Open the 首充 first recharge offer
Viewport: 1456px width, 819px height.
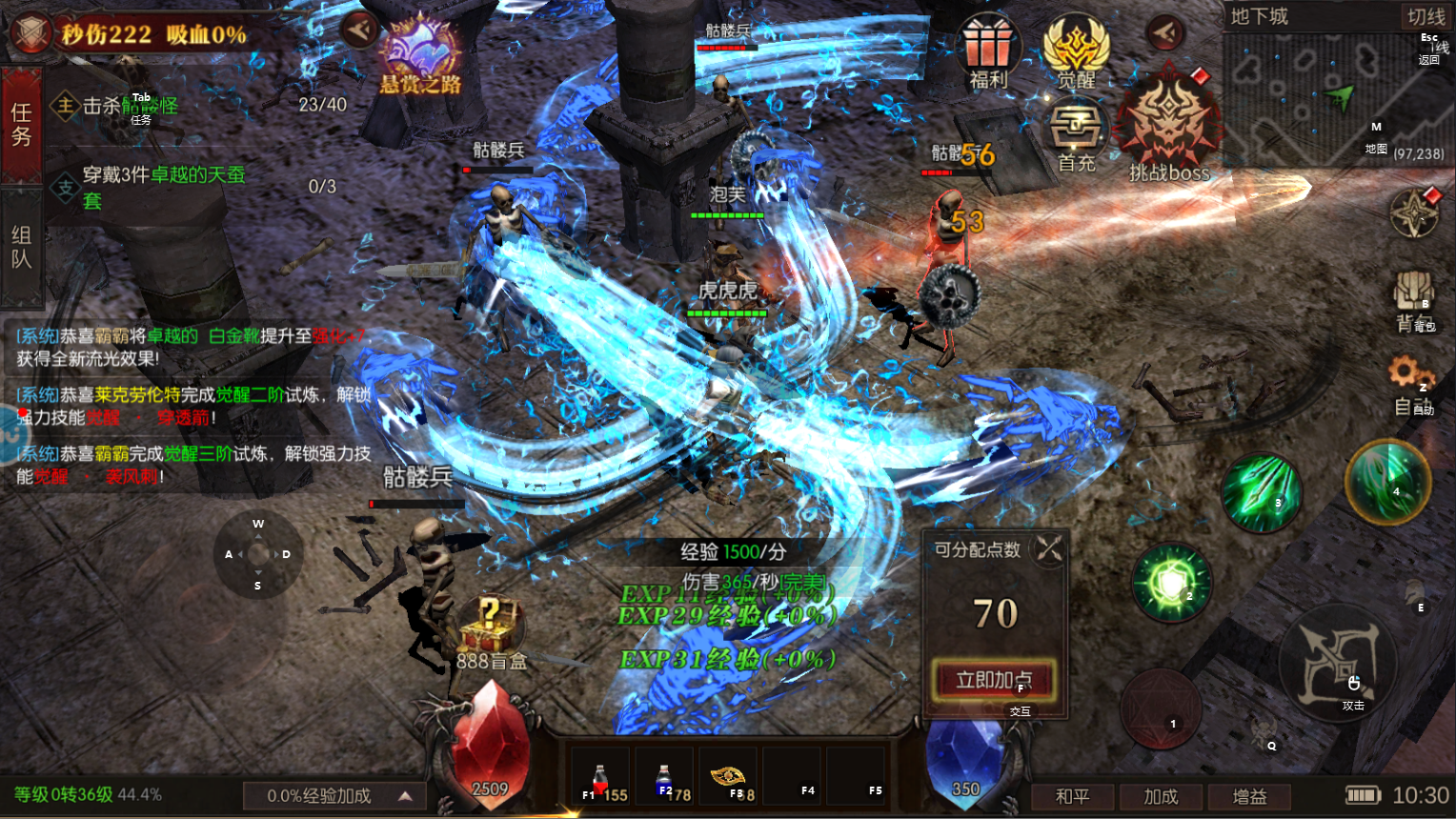tap(1076, 134)
